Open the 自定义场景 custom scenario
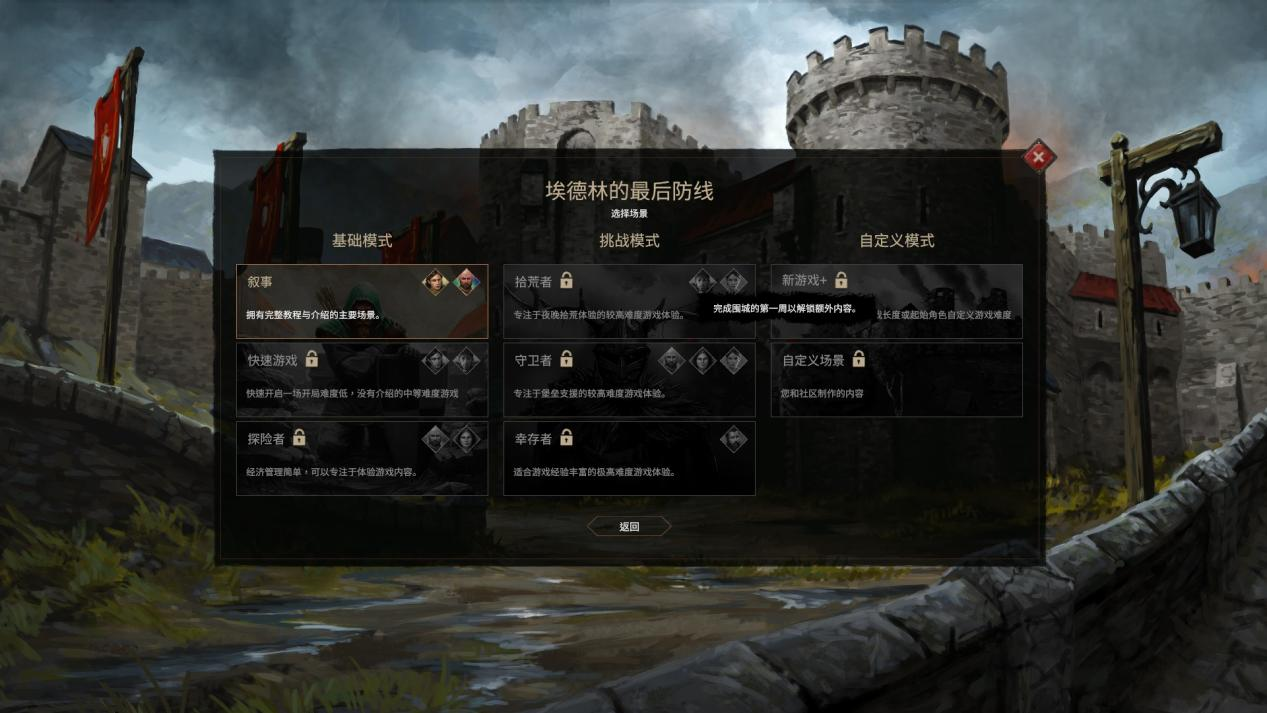Screen dimensions: 1267x713 [x=896, y=379]
